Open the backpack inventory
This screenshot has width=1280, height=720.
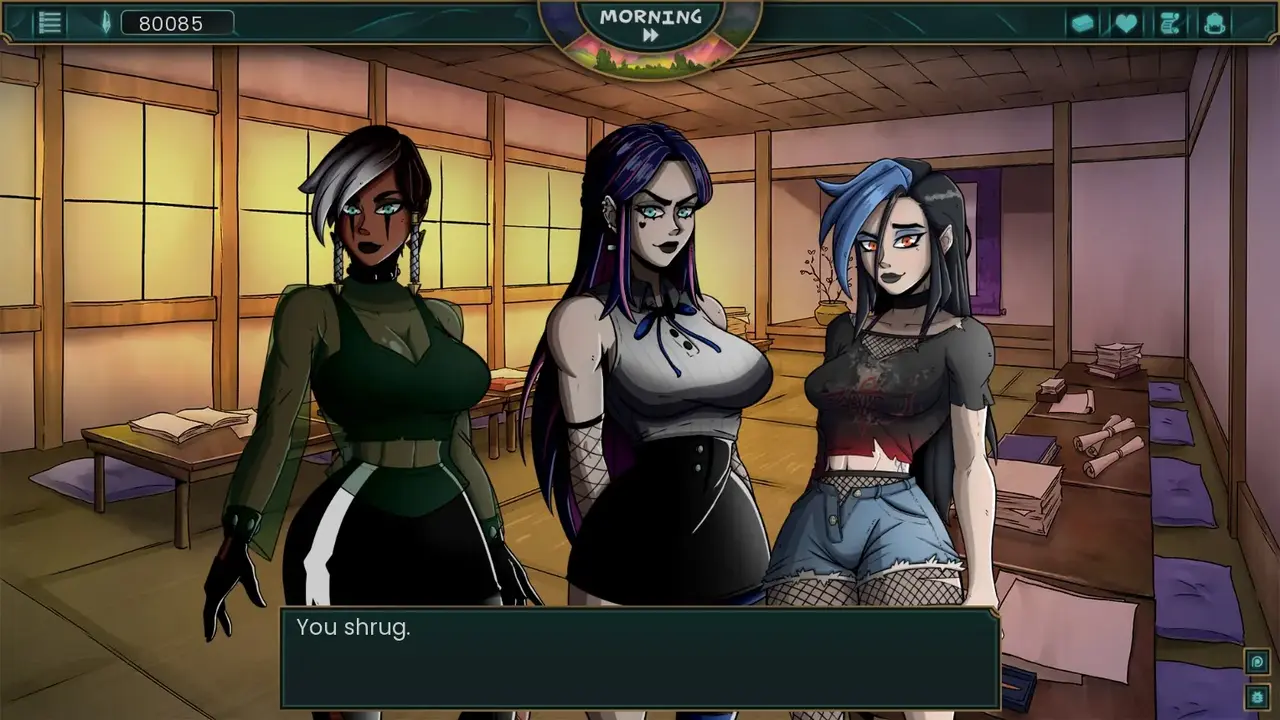pyautogui.click(x=1215, y=23)
